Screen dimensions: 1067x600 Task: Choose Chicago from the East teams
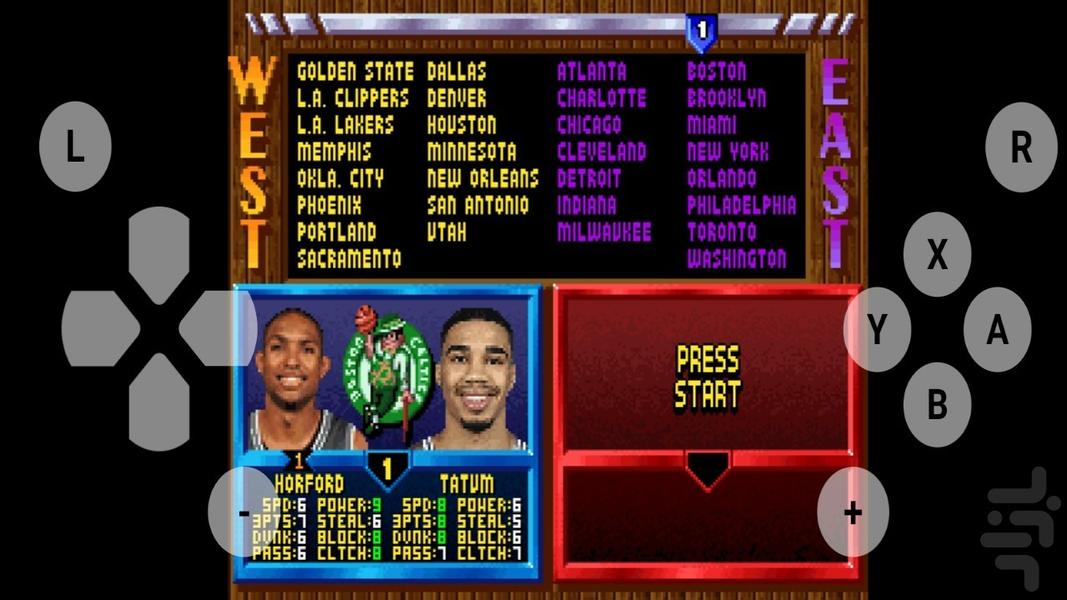589,126
